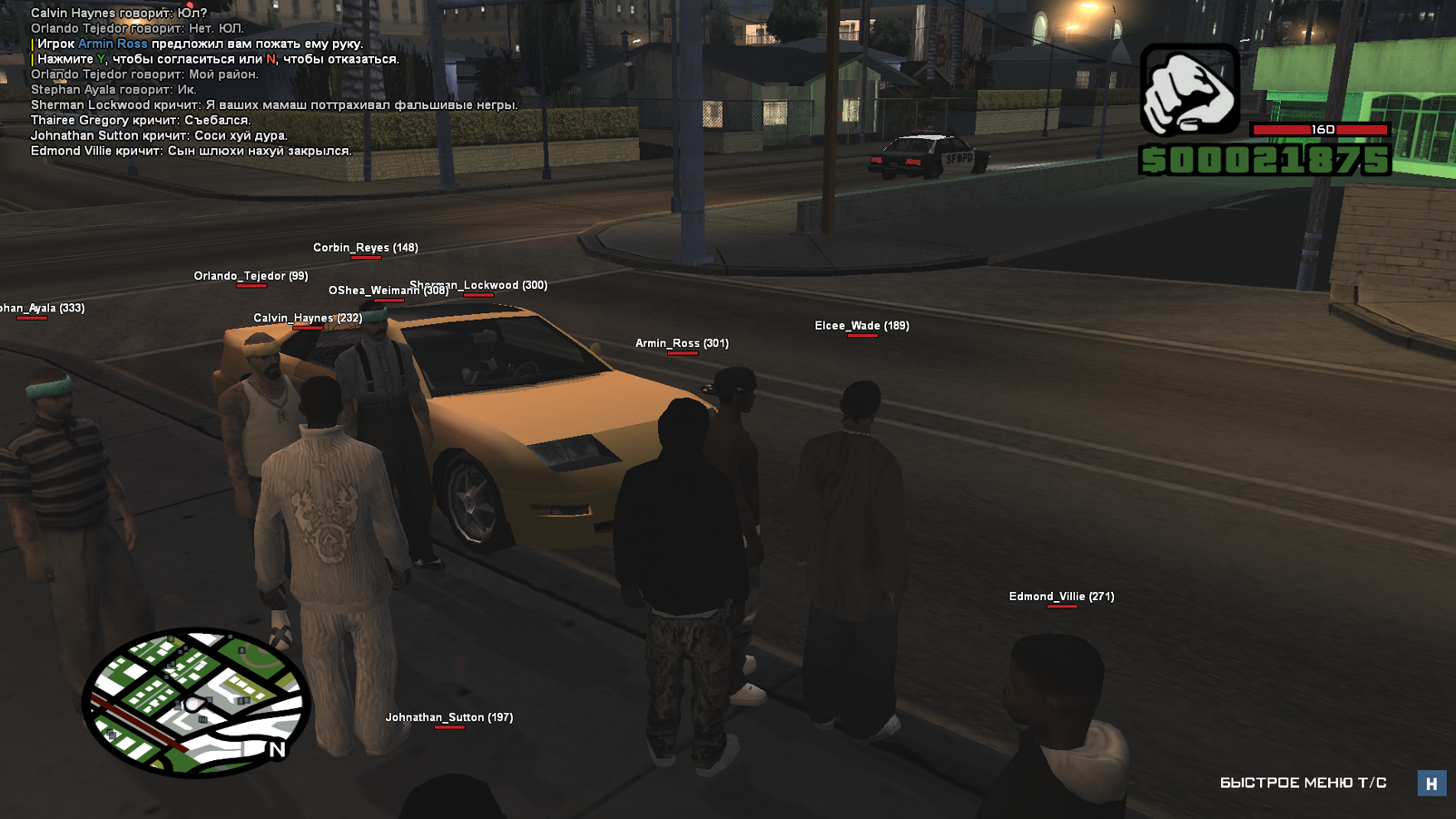The width and height of the screenshot is (1456, 819).
Task: Open the quick menu T/C label
Action: point(1303,783)
